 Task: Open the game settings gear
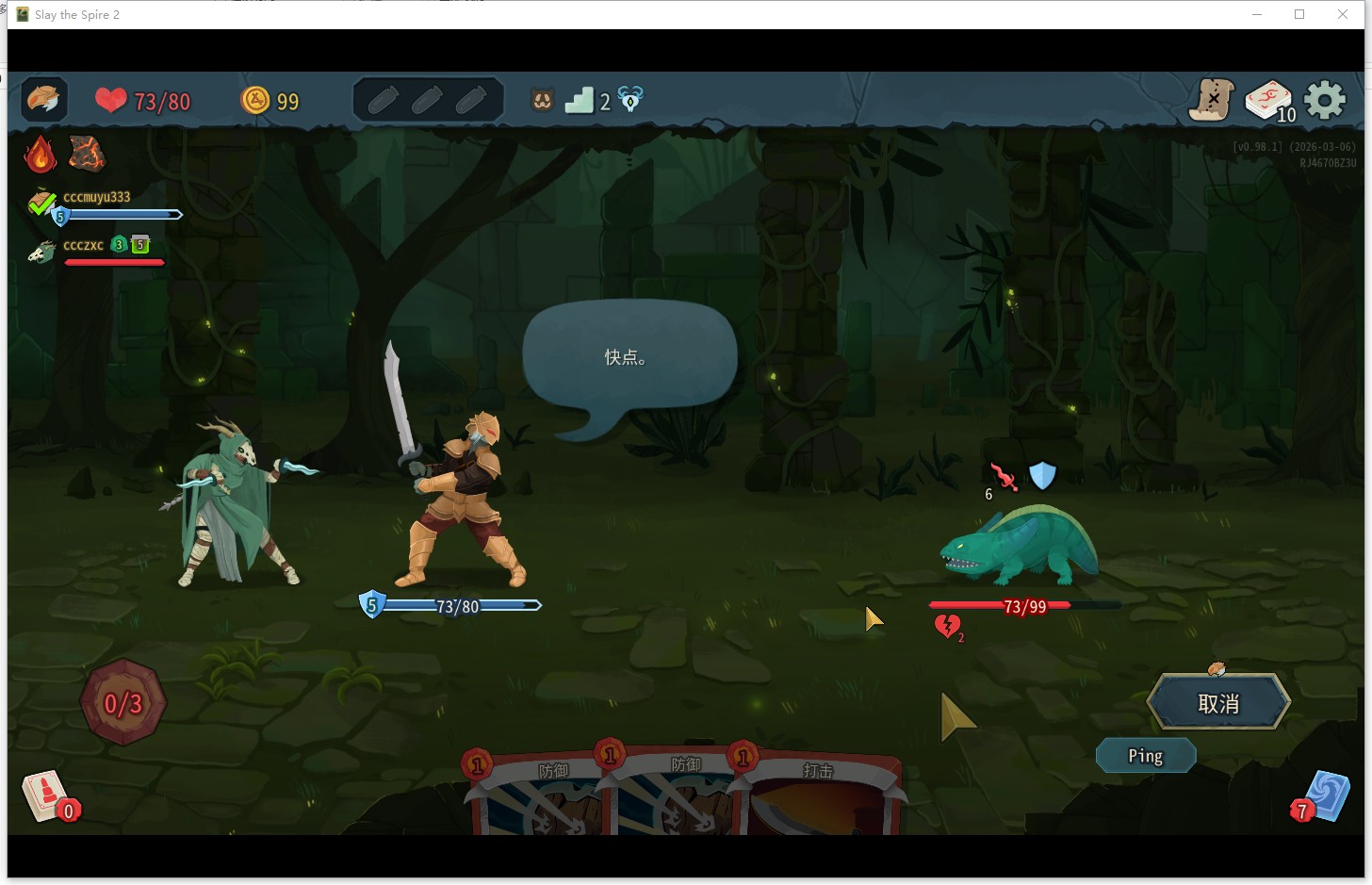[x=1325, y=100]
